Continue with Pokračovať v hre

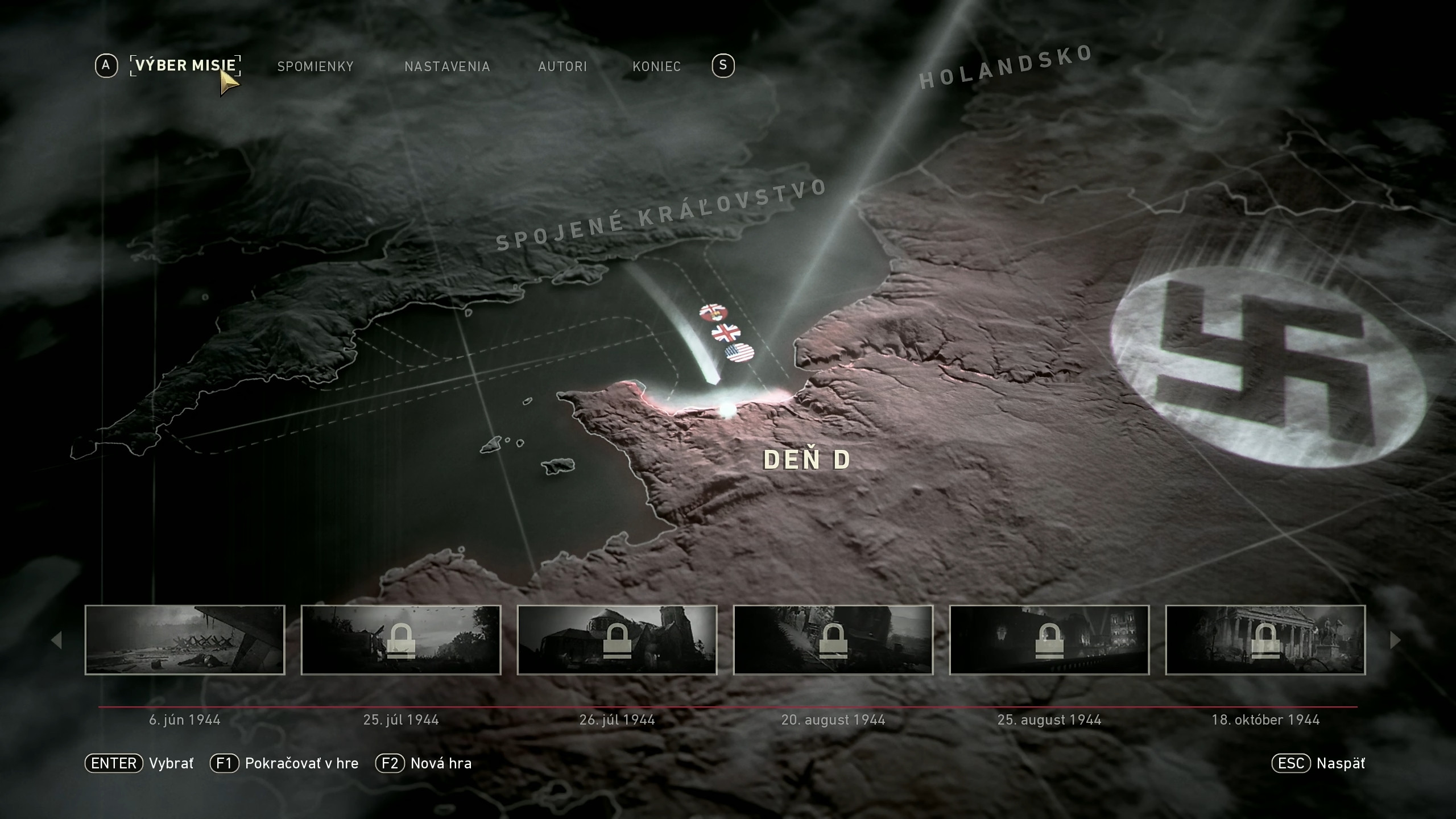tap(284, 763)
